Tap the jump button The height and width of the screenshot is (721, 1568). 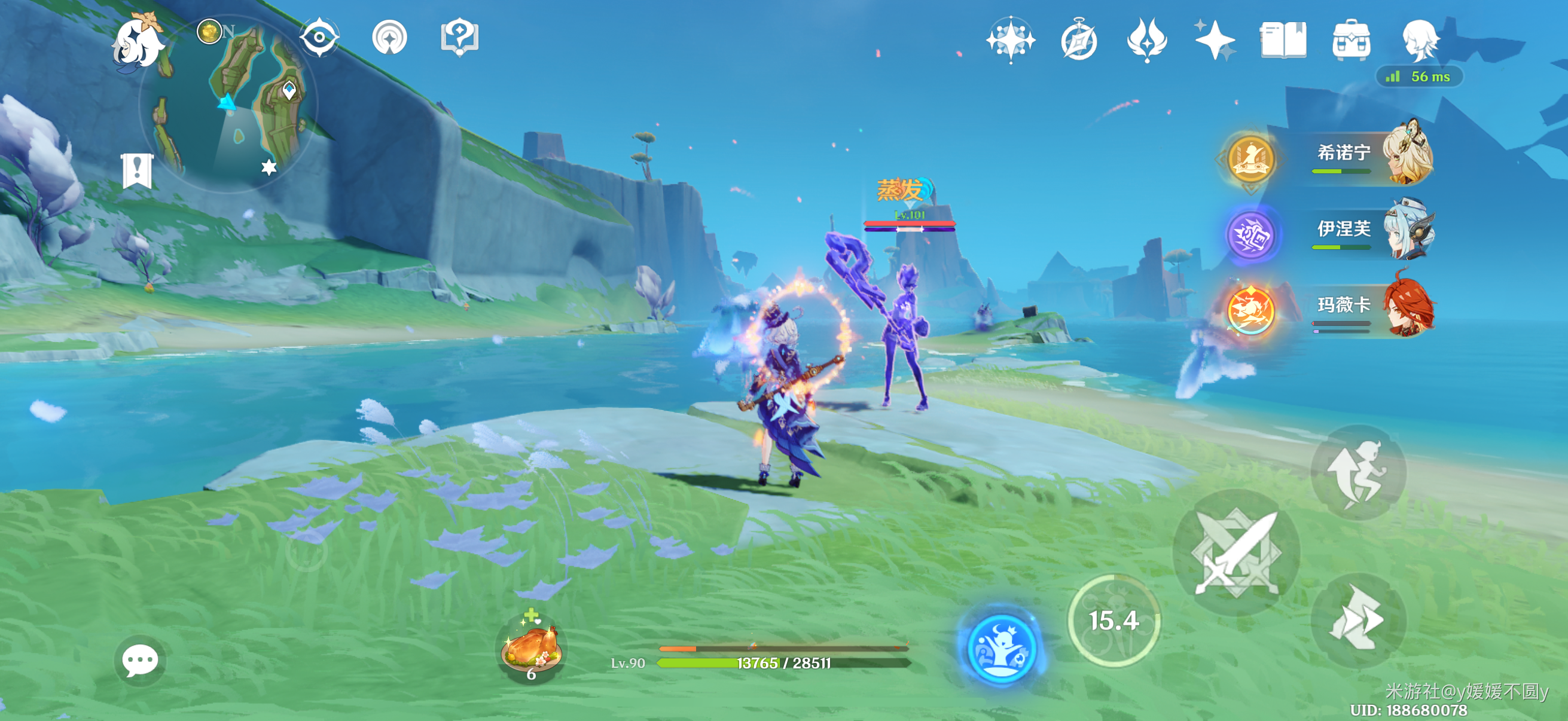(1359, 473)
